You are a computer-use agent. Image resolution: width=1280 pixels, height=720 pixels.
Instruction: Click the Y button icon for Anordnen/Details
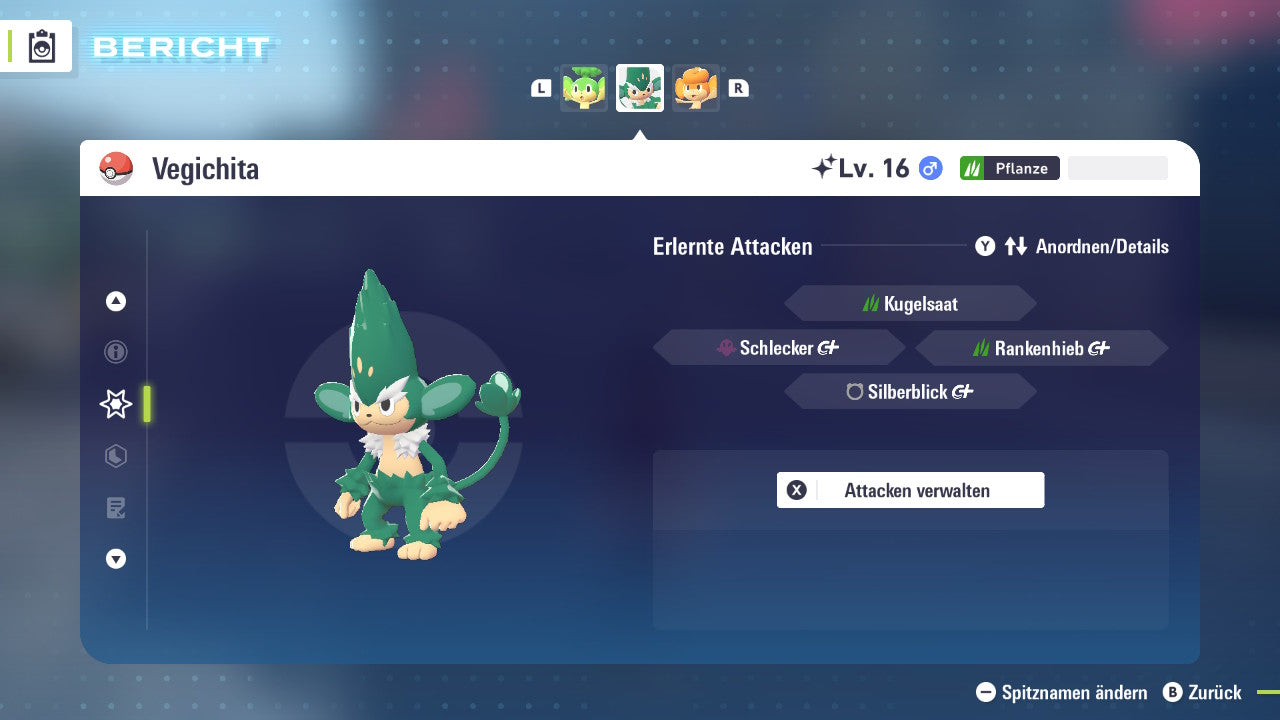tap(985, 246)
